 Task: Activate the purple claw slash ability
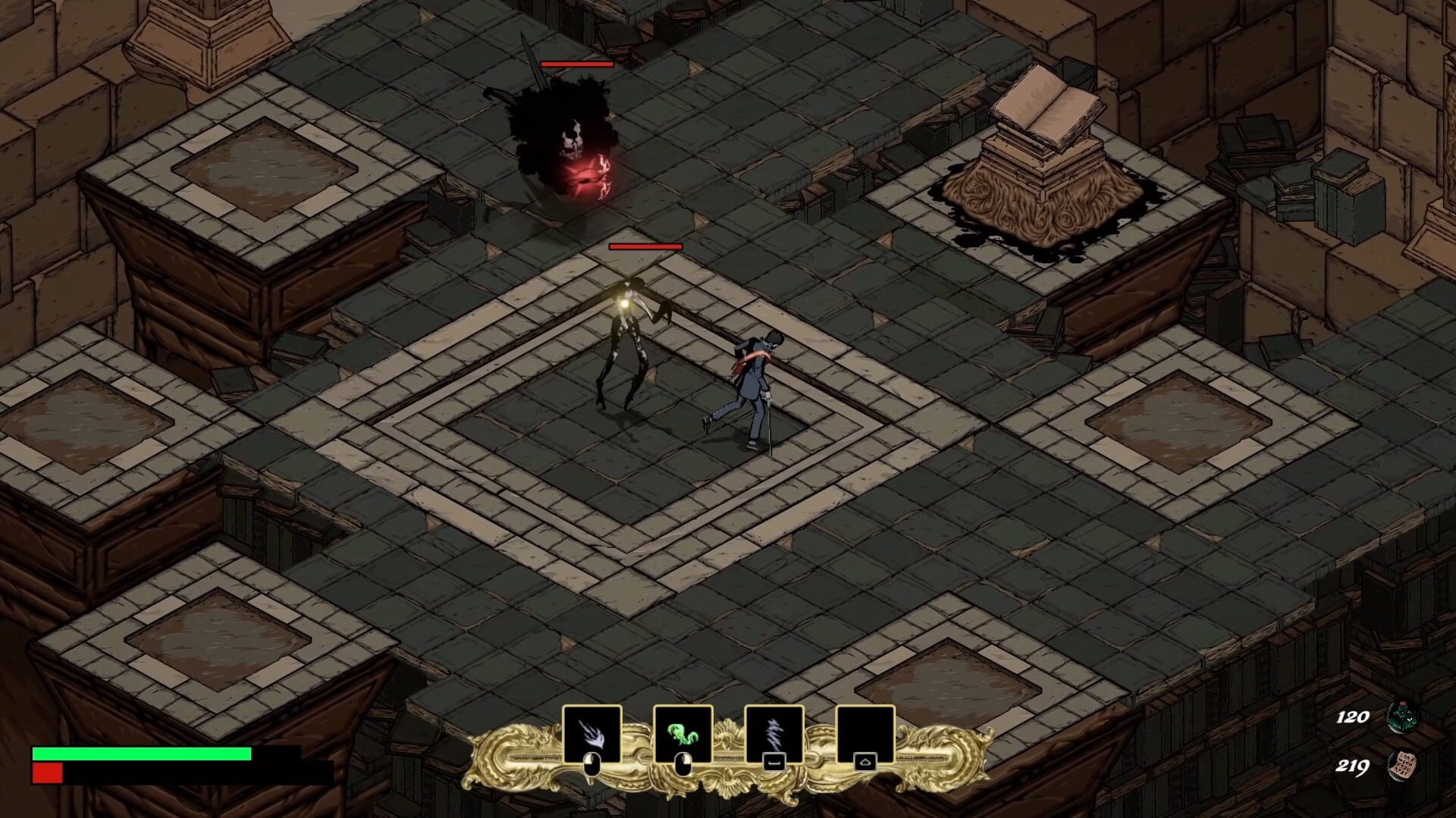(591, 734)
